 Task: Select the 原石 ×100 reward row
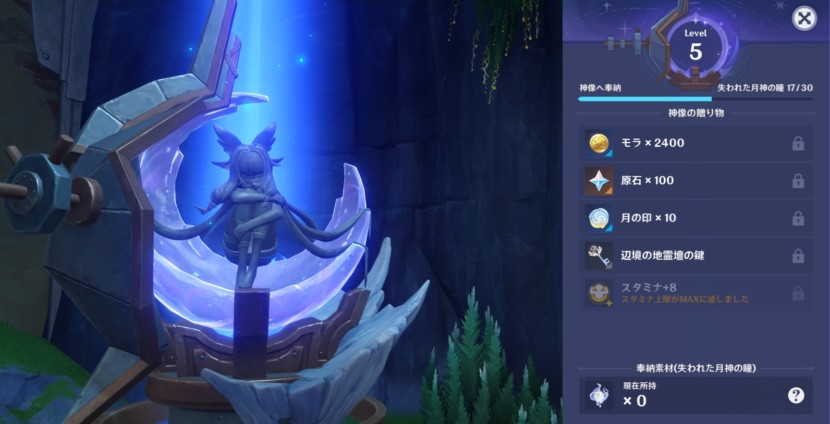(696, 181)
